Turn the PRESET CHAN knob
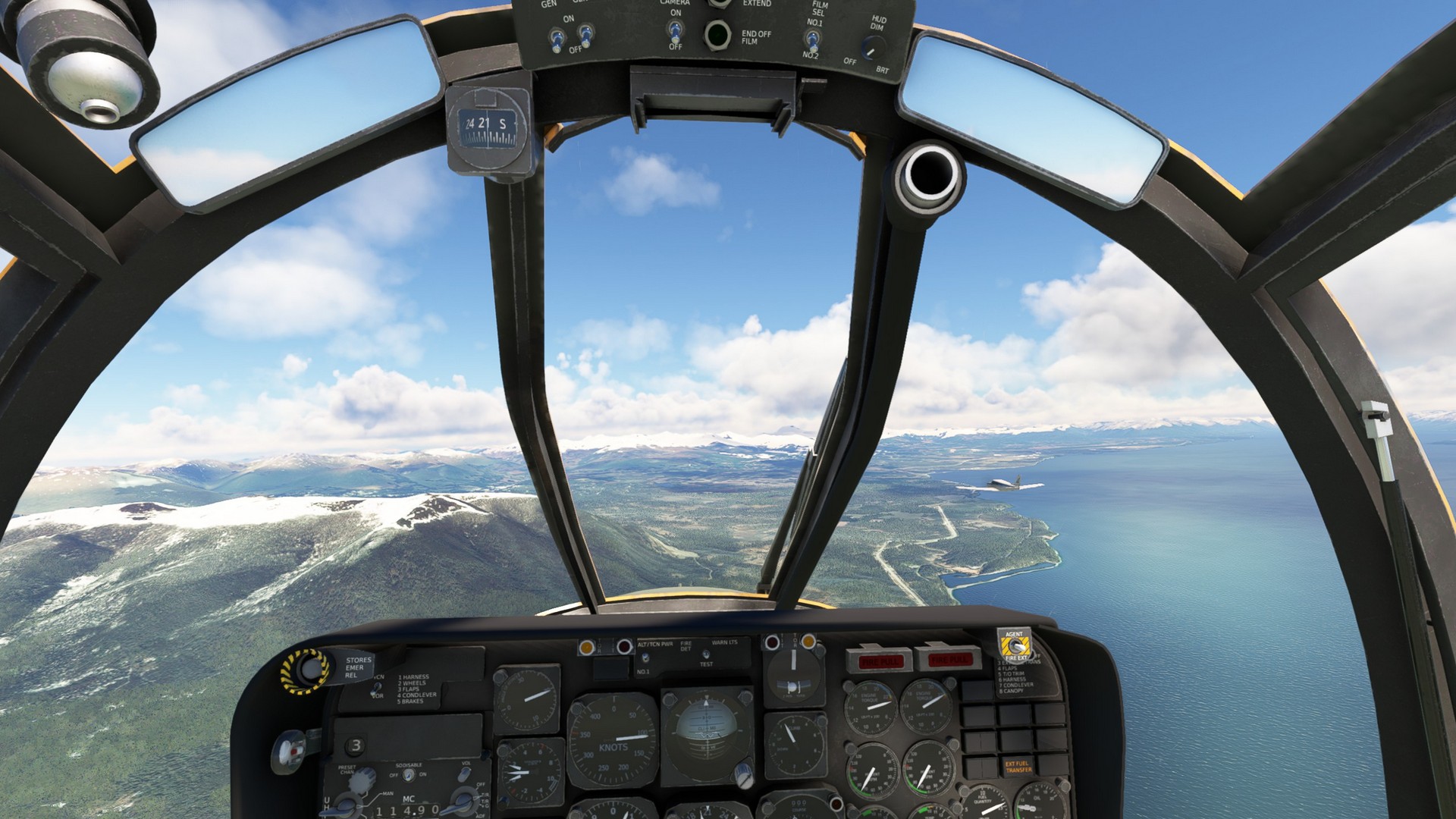 (x=362, y=778)
